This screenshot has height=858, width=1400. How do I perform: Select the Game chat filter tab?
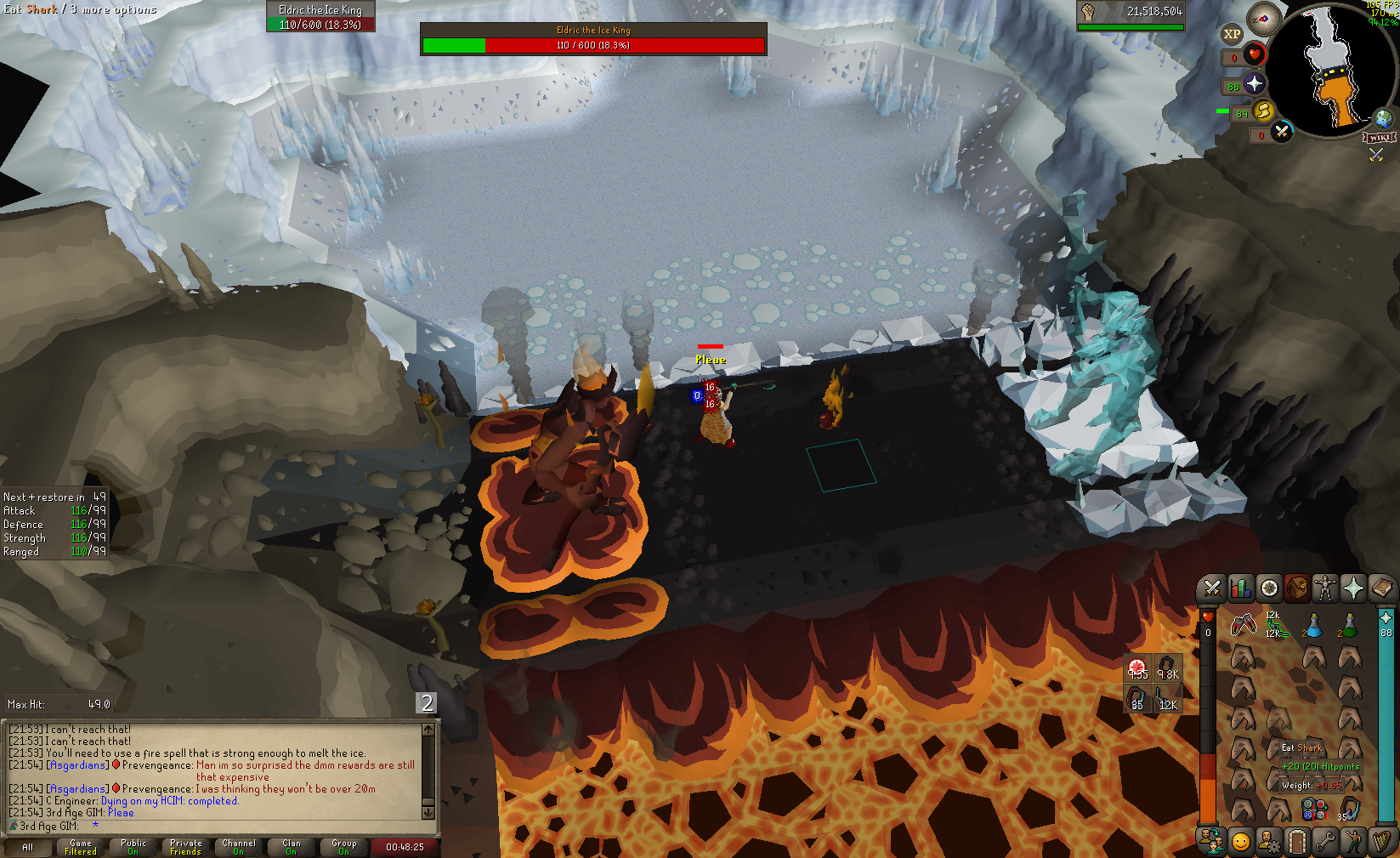tap(81, 847)
